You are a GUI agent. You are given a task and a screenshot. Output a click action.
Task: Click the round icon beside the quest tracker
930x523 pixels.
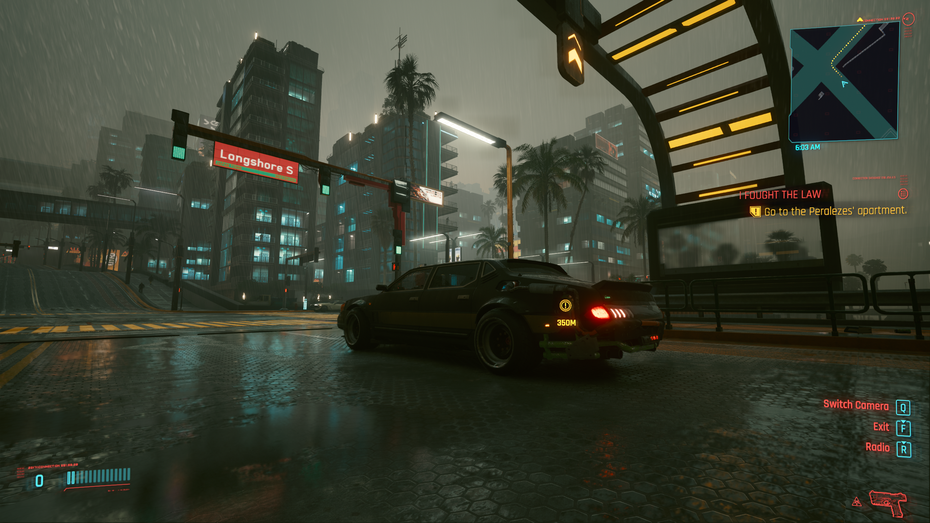tap(903, 193)
